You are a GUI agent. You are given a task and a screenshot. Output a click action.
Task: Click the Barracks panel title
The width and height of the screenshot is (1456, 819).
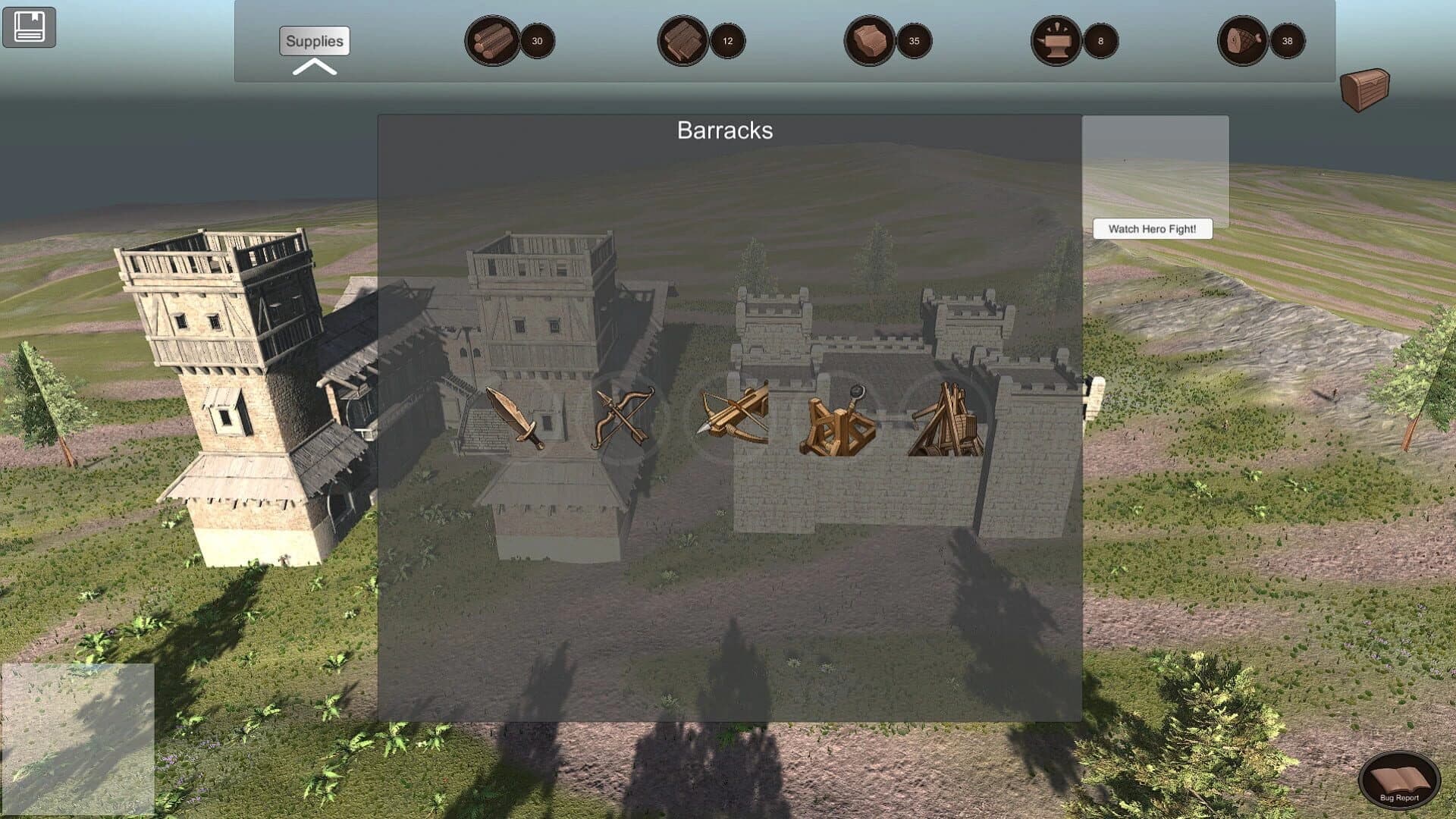point(726,130)
